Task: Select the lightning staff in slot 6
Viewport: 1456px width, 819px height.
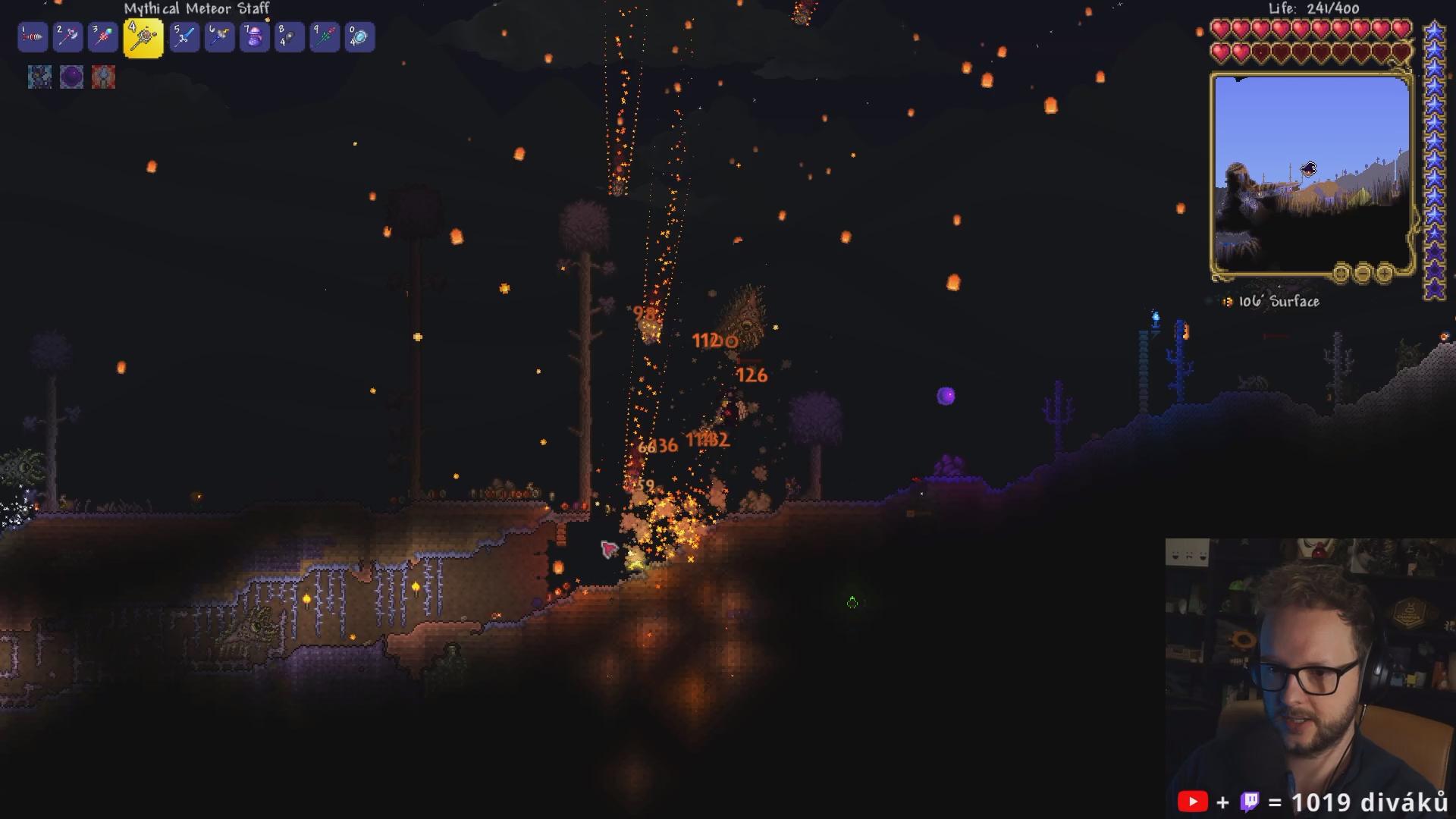Action: pyautogui.click(x=220, y=37)
